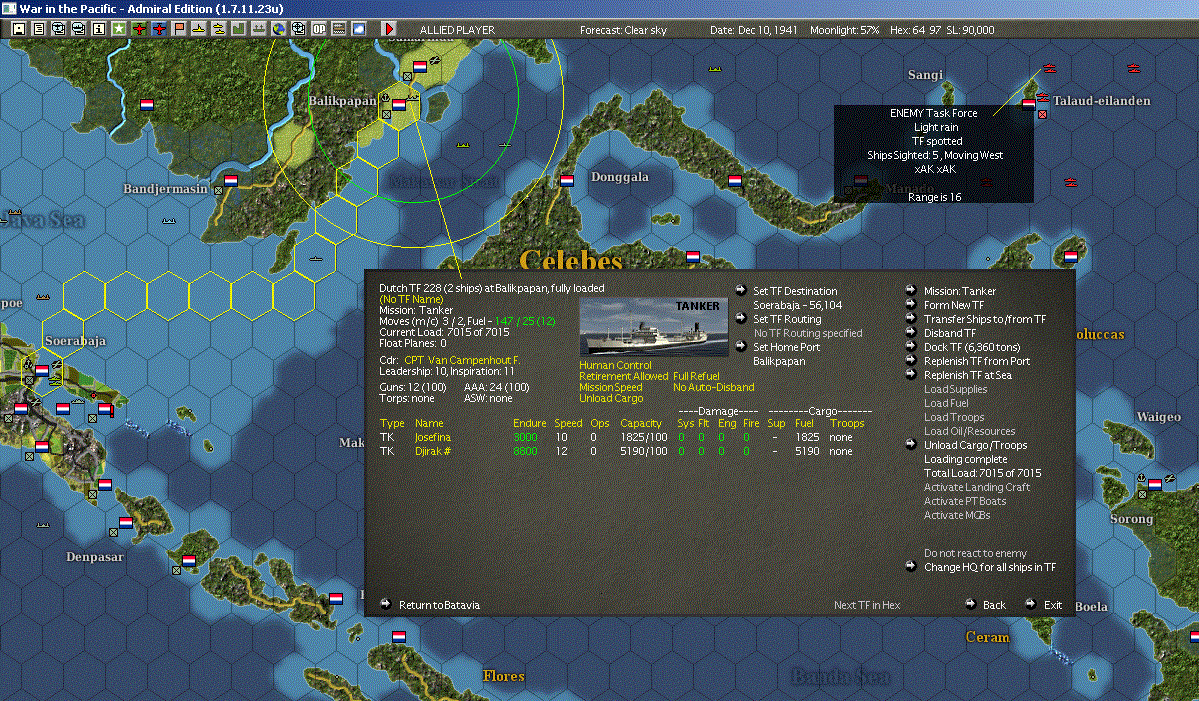Select the tanker Josefina in ship list
The width and height of the screenshot is (1199, 701).
433,437
